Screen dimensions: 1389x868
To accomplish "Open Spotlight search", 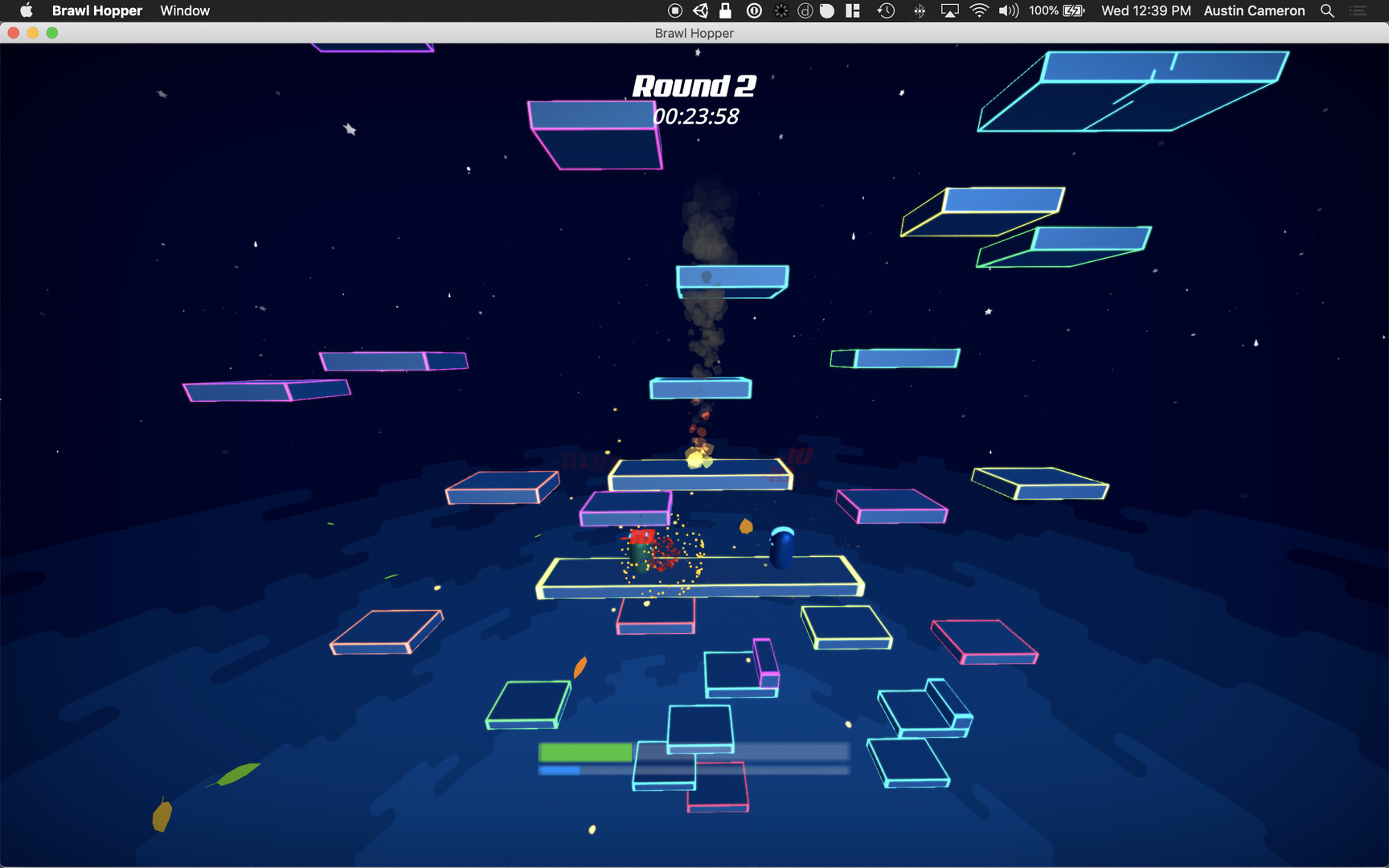I will pos(1327,10).
